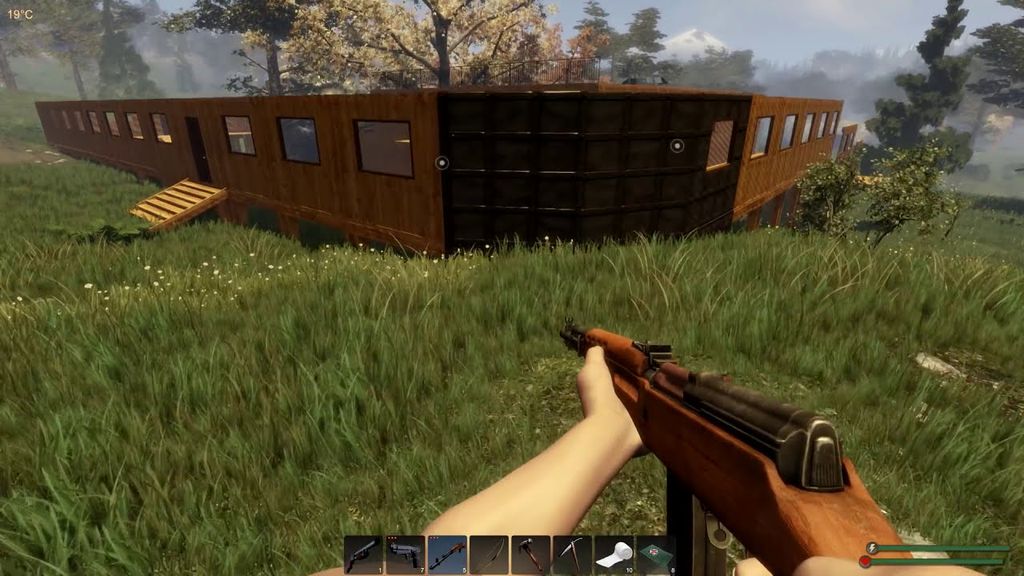Select the revolver hotbar slot
Screen dimensions: 1024x576
pos(363,554)
